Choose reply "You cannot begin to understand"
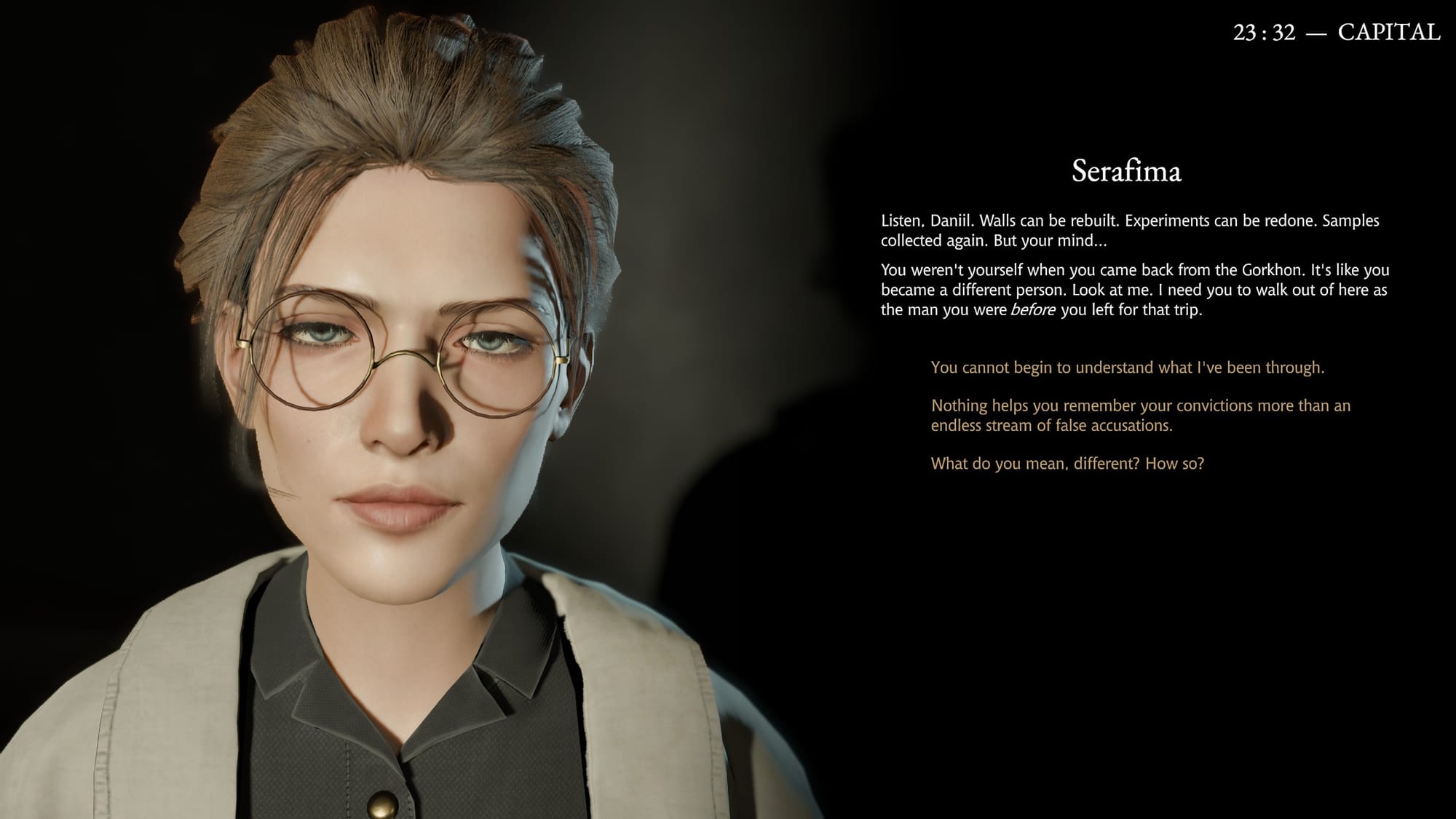This screenshot has height=819, width=1456. tap(1127, 368)
